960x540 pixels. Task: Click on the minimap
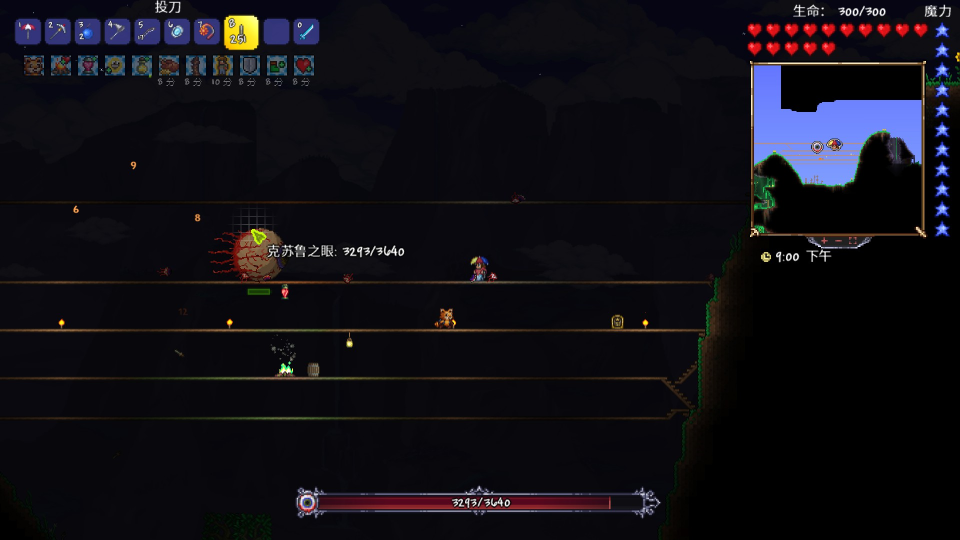coord(837,148)
